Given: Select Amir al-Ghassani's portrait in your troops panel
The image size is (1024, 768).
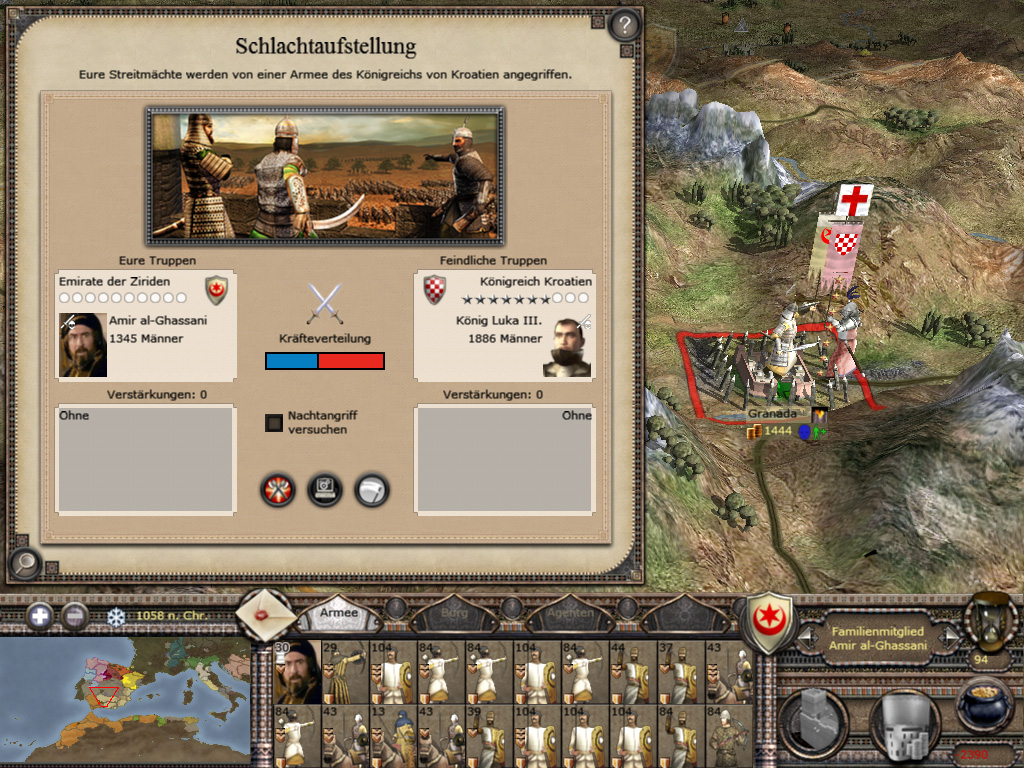Looking at the screenshot, I should 83,345.
